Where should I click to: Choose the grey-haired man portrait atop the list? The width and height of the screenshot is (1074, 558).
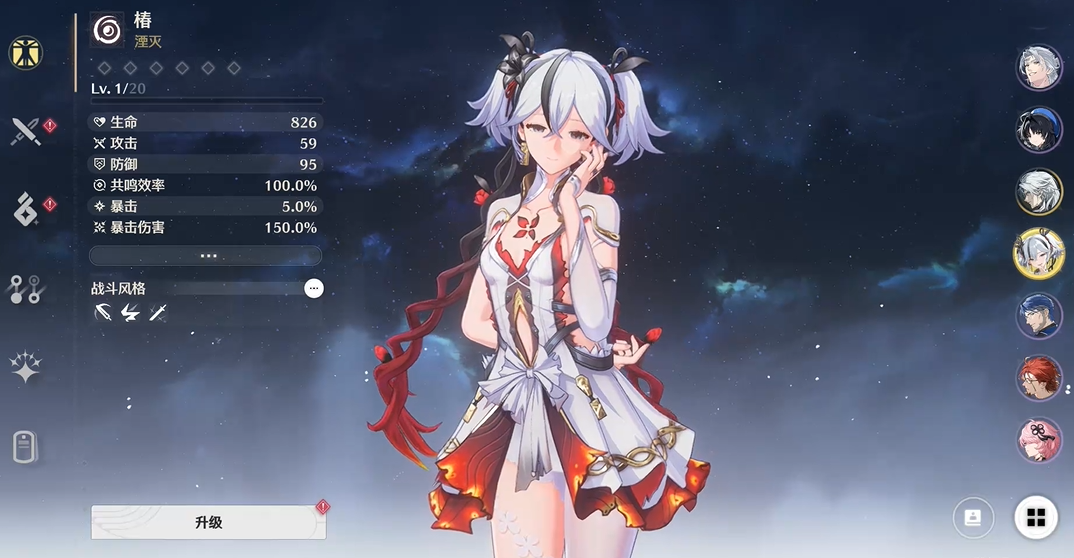1039,67
